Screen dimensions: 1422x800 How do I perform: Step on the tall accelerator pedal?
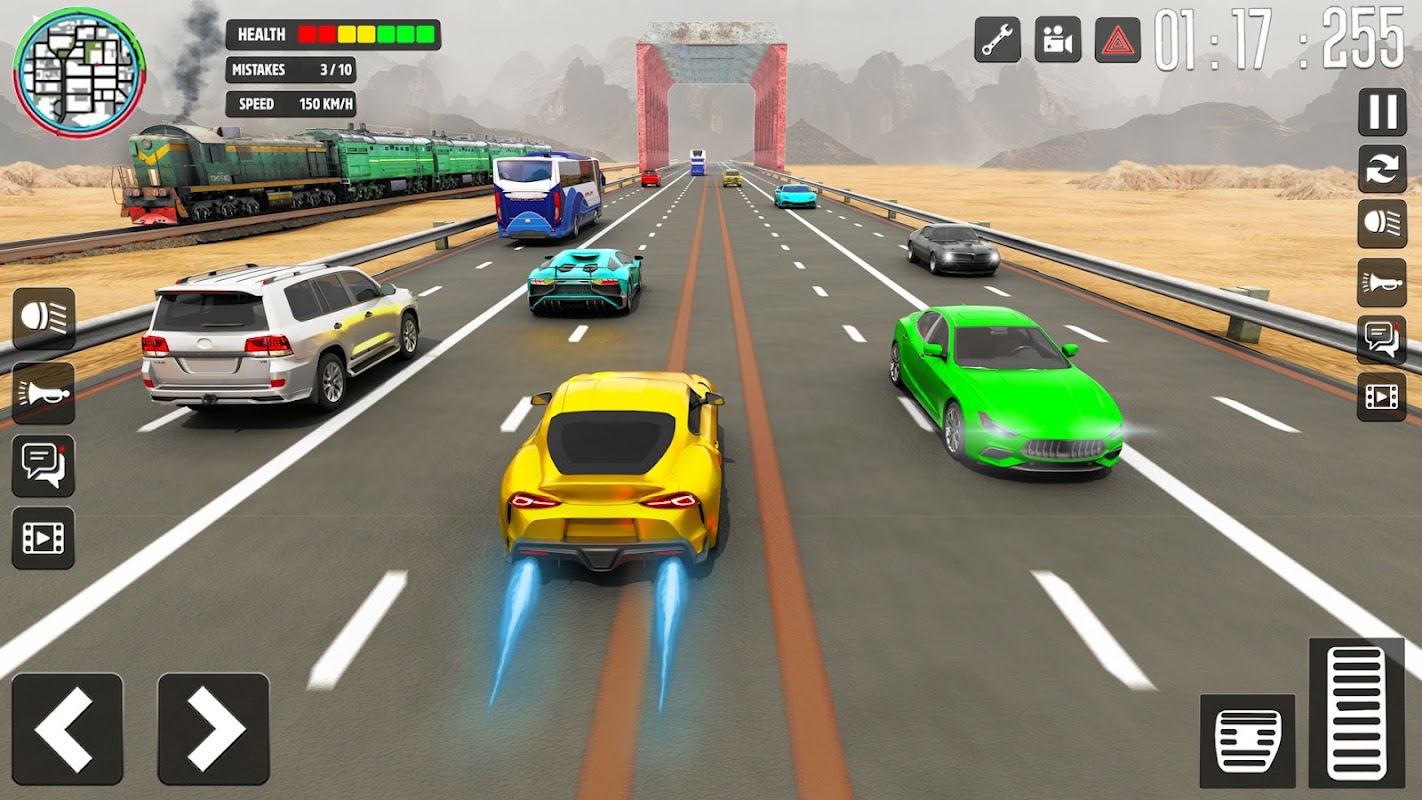tap(1356, 713)
